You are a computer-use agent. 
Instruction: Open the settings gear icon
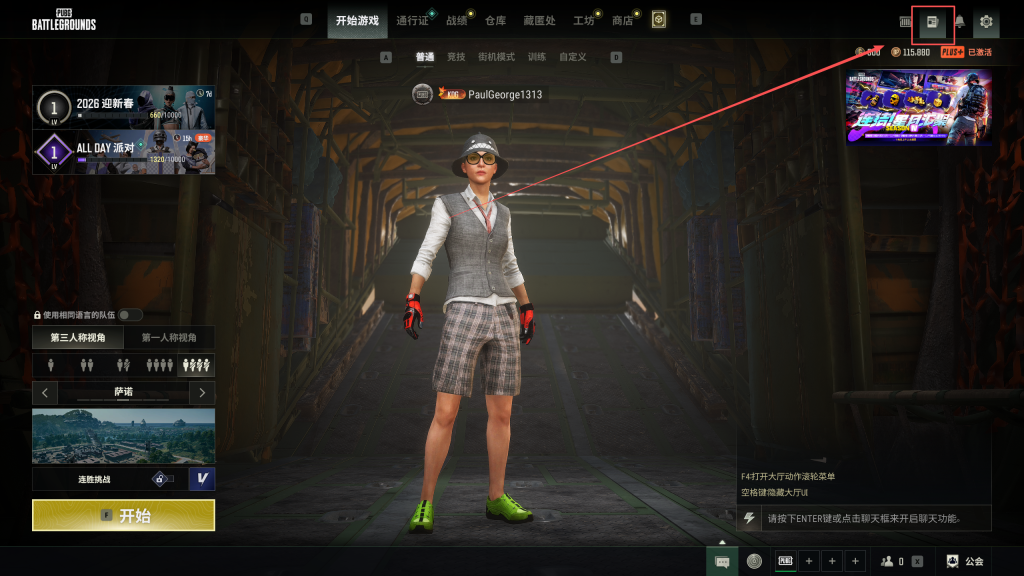click(986, 21)
